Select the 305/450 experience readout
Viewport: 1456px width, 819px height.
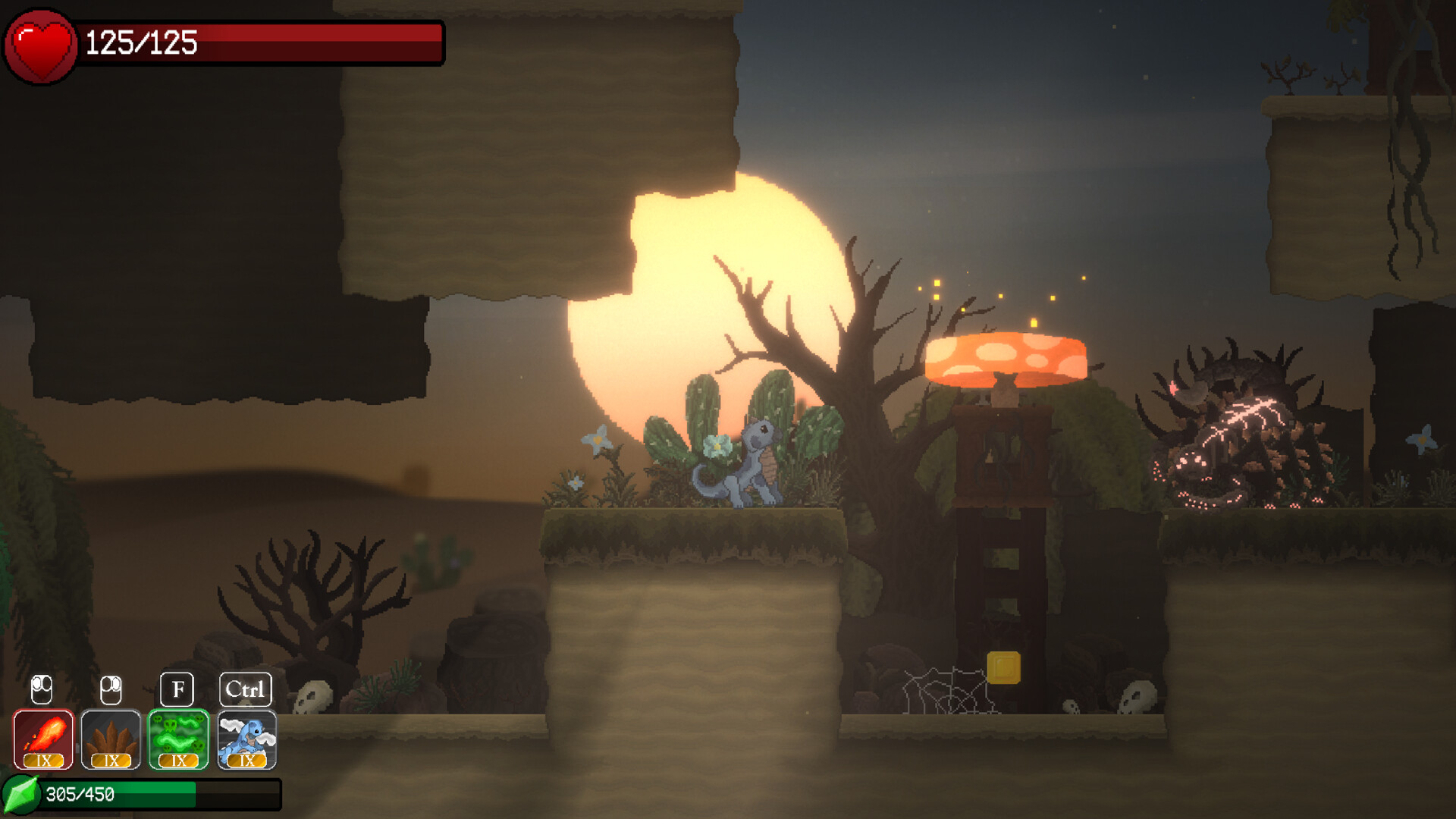click(x=80, y=794)
